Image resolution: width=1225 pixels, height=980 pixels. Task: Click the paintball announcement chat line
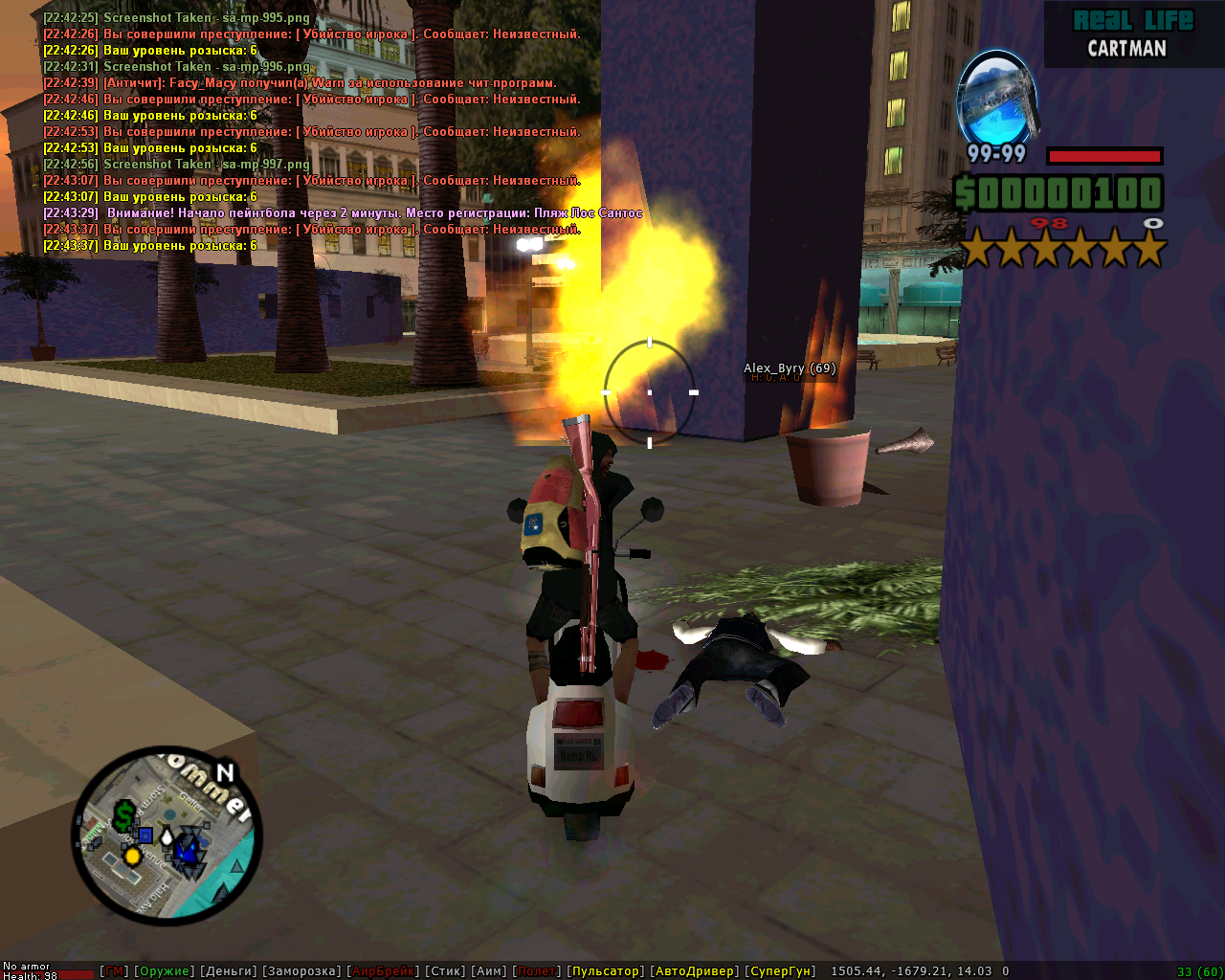pyautogui.click(x=343, y=213)
